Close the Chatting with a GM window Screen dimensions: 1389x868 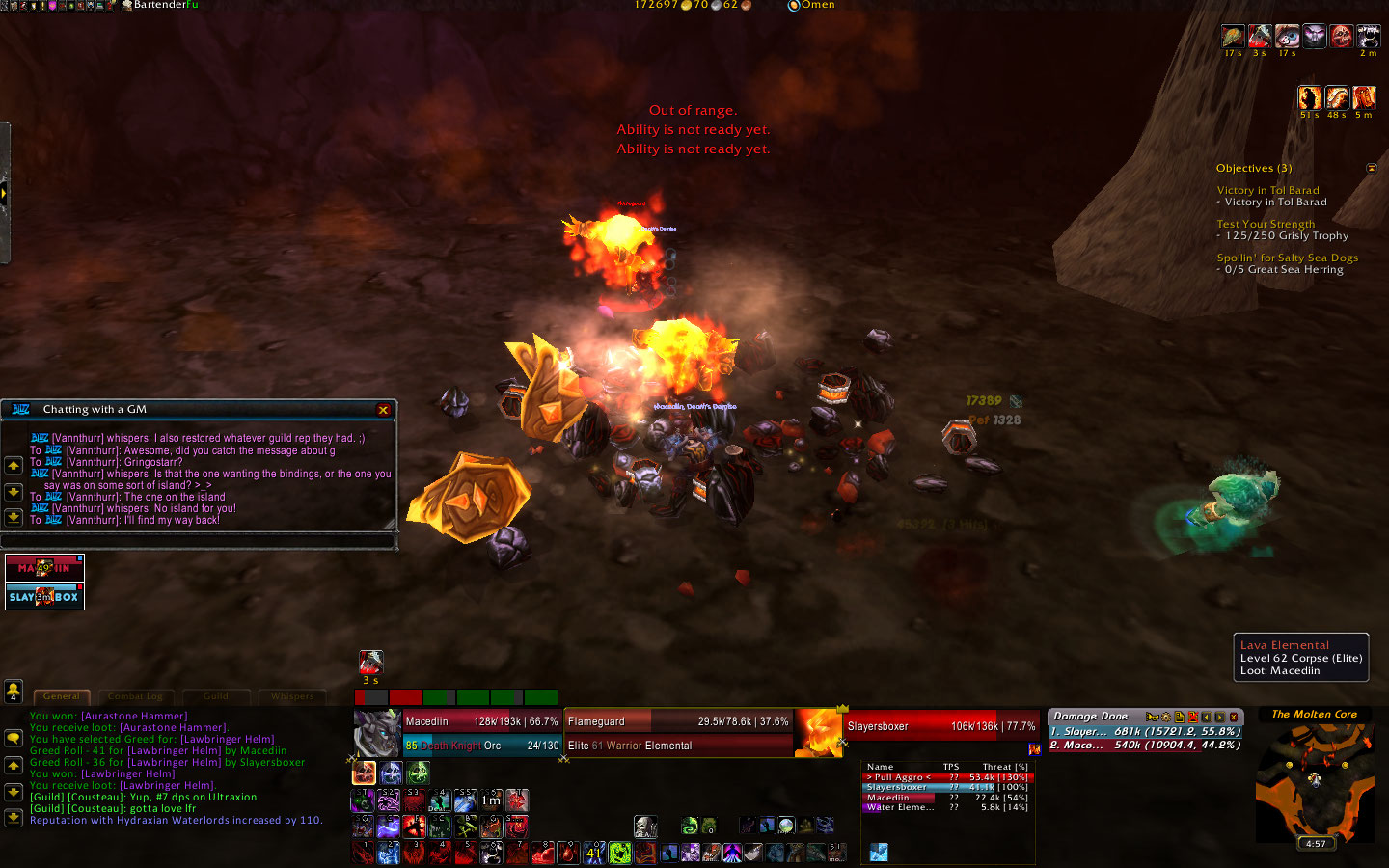coord(383,410)
